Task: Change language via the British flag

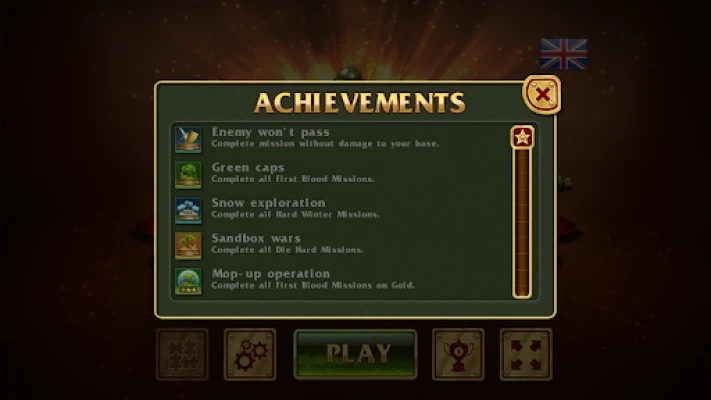Action: [x=563, y=54]
